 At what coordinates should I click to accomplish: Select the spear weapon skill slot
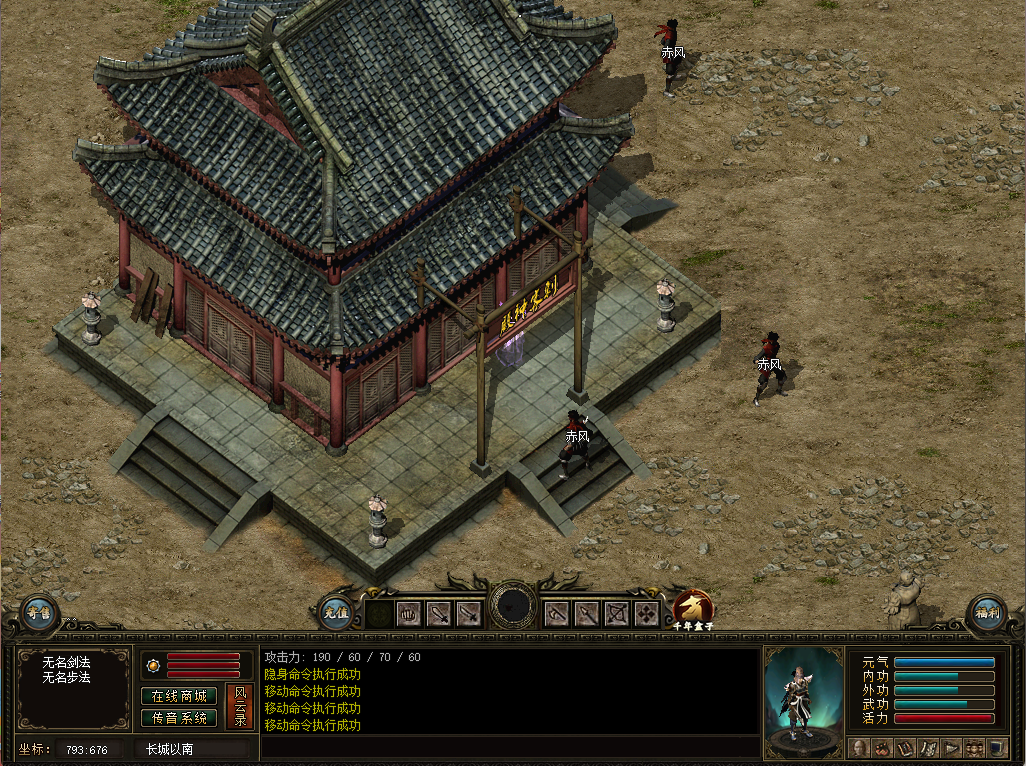click(588, 614)
